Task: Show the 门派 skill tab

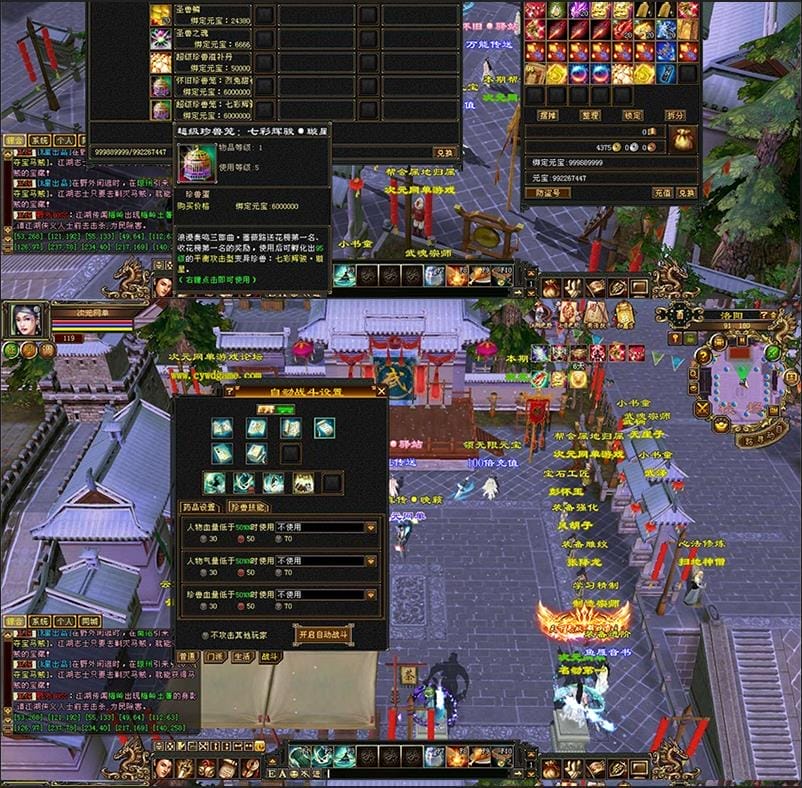Action: click(x=215, y=657)
